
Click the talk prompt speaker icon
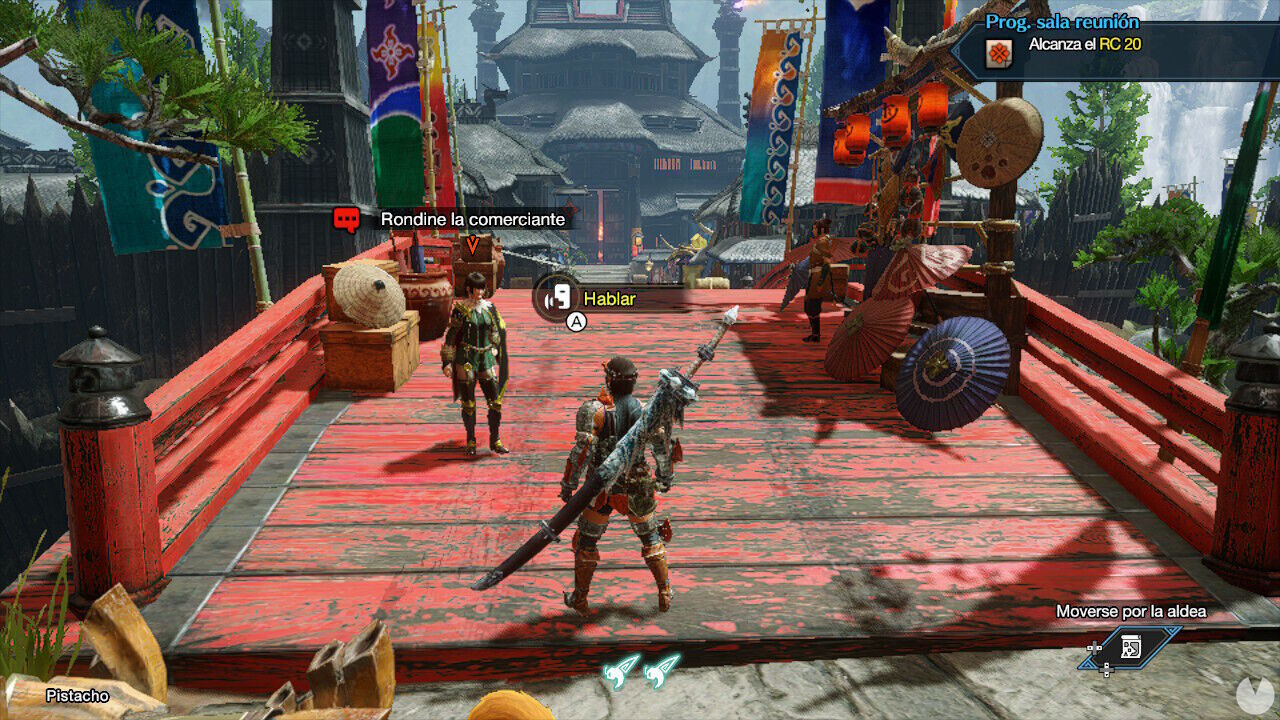pyautogui.click(x=560, y=296)
